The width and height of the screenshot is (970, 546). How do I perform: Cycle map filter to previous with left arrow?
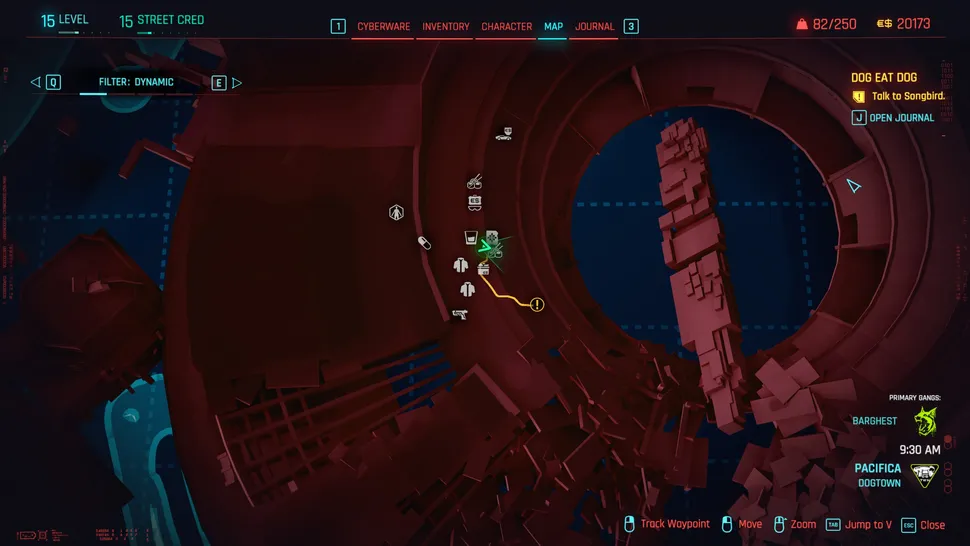36,83
